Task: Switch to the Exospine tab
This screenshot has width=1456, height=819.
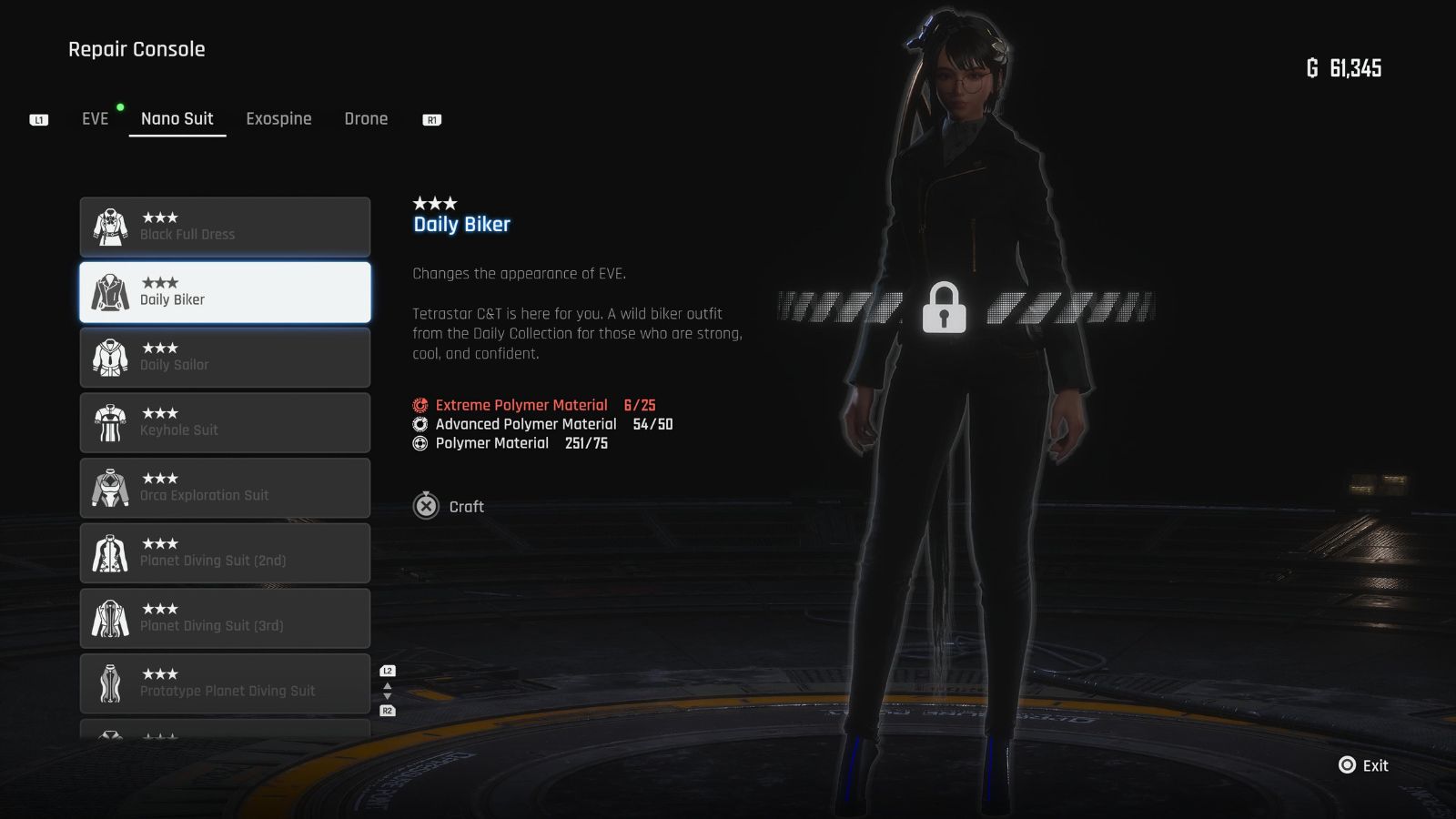Action: (x=278, y=118)
